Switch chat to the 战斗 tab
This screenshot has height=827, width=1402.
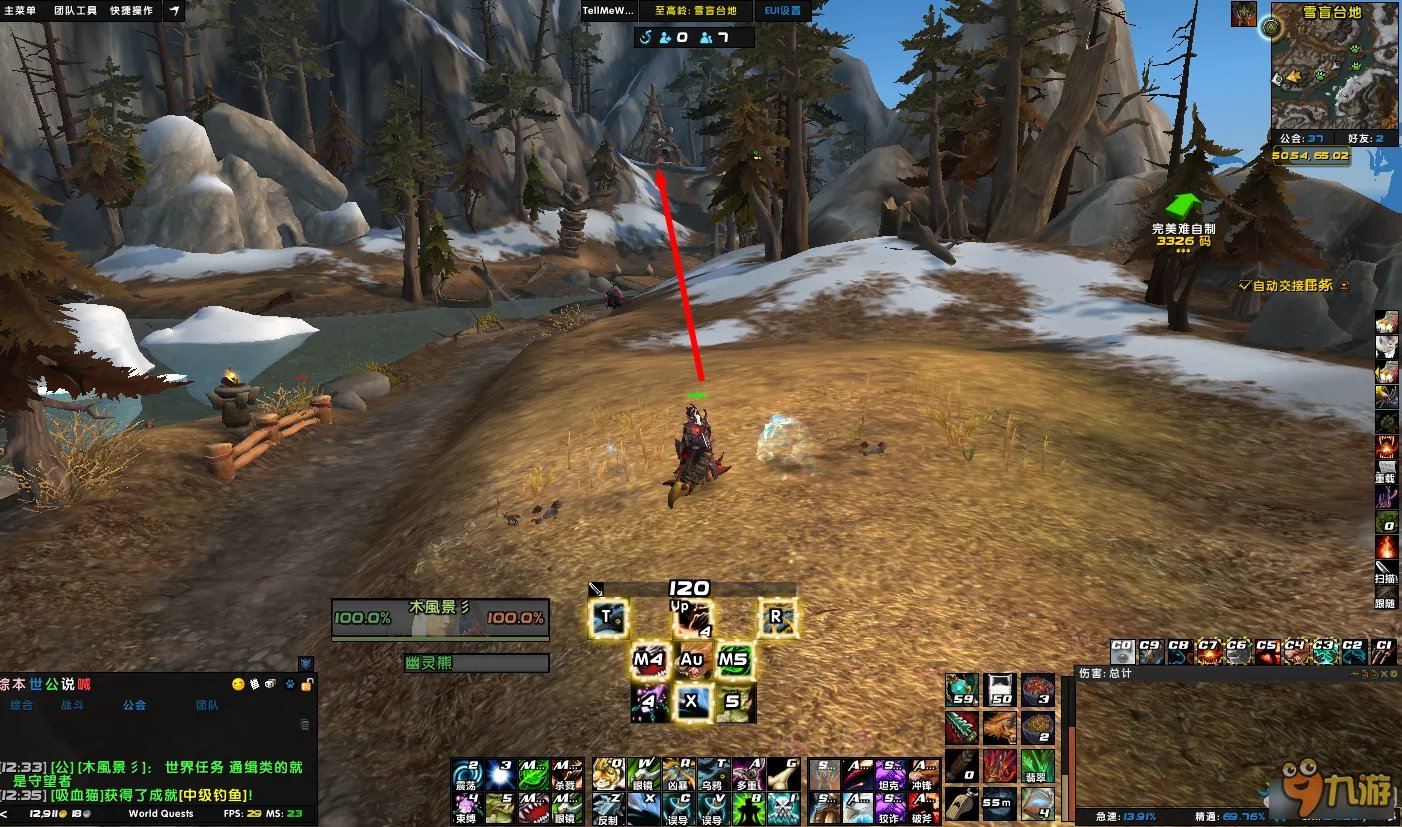pos(73,705)
